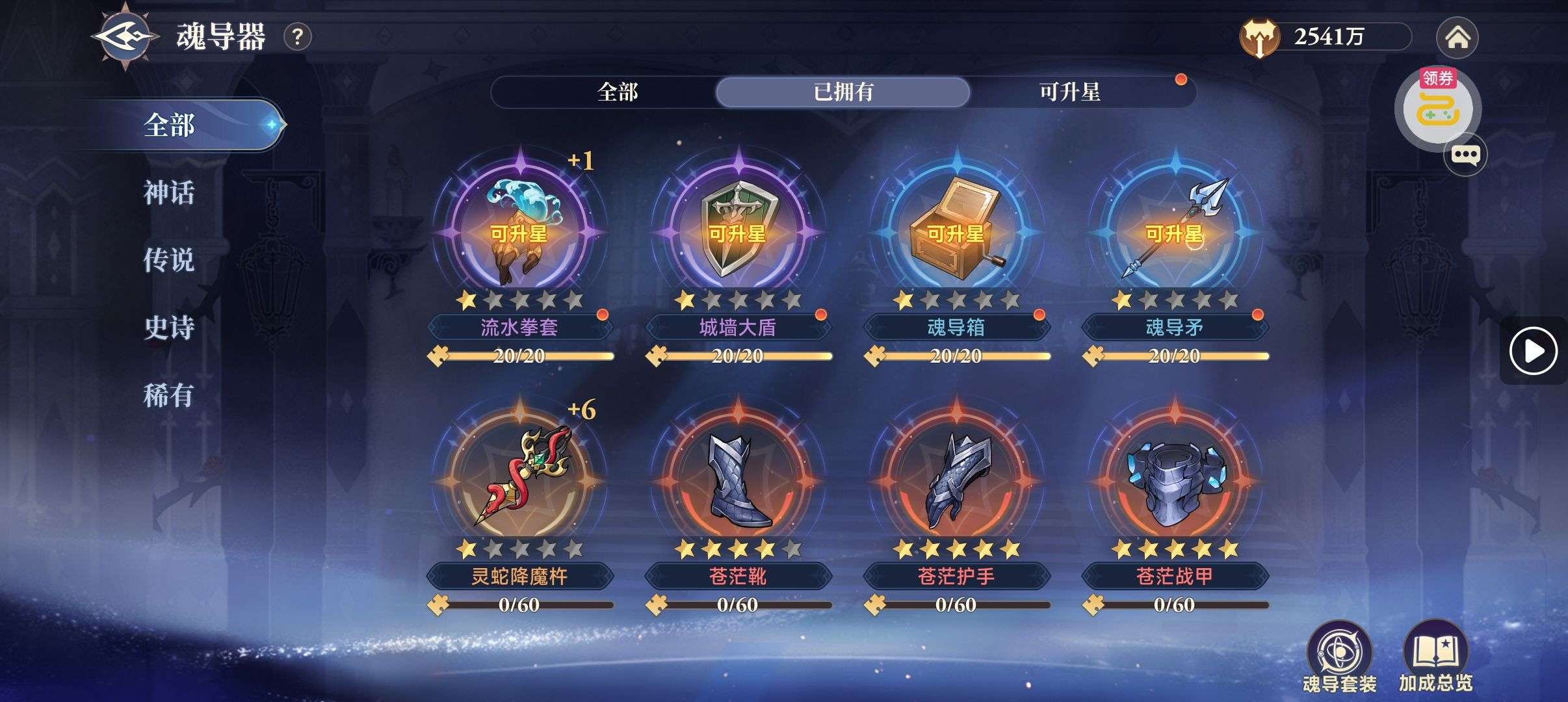This screenshot has height=702, width=1568.
Task: Show the 可升星 tab
Action: (x=1069, y=92)
